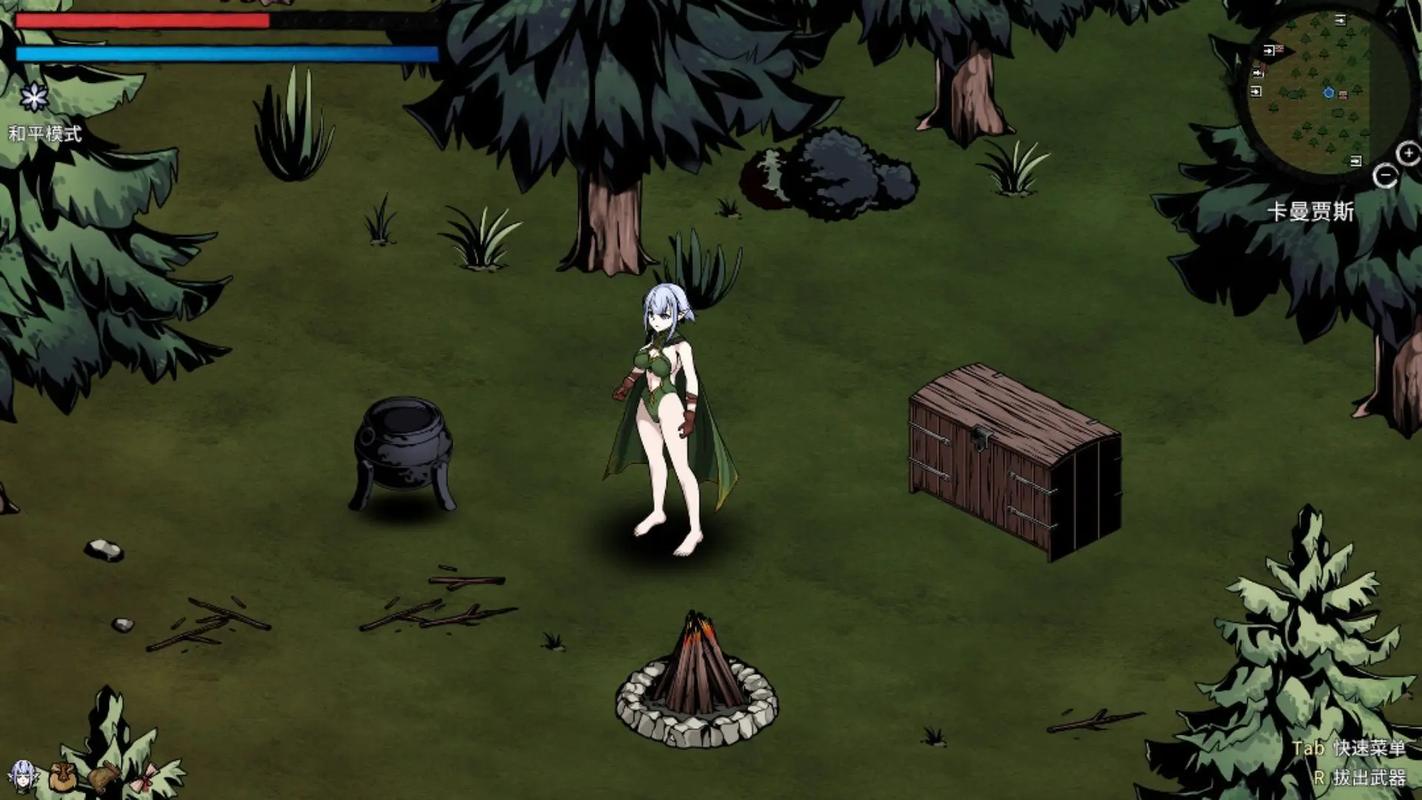Screen dimensions: 1422x800
Task: Open the elf character portrait icon
Action: 22,774
